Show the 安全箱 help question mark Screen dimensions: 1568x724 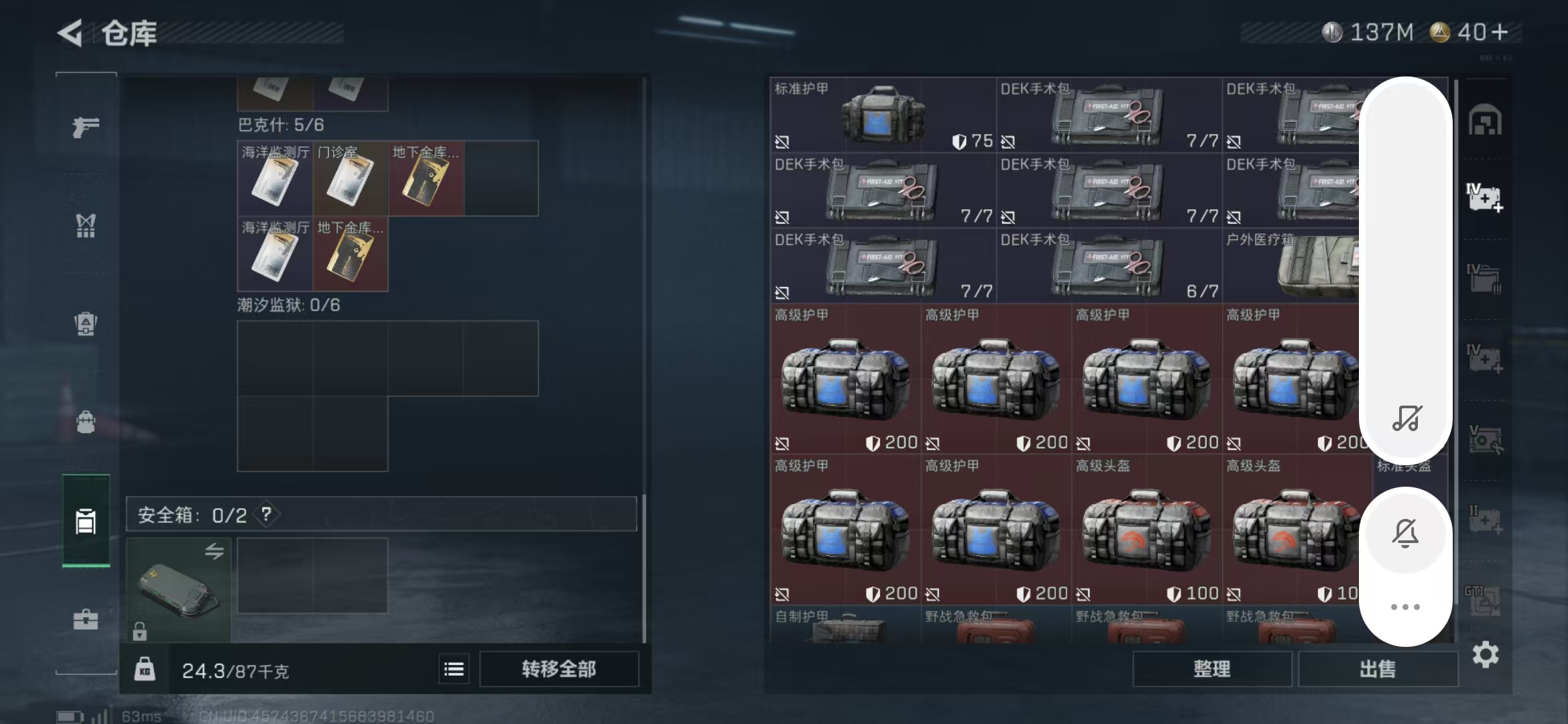pyautogui.click(x=267, y=514)
